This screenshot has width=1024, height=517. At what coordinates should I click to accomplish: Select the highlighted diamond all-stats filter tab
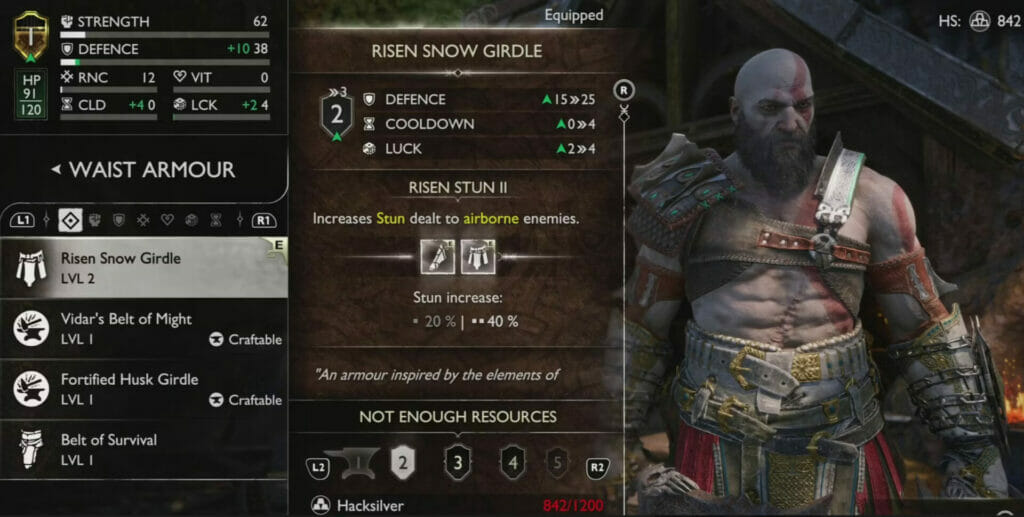coord(71,219)
